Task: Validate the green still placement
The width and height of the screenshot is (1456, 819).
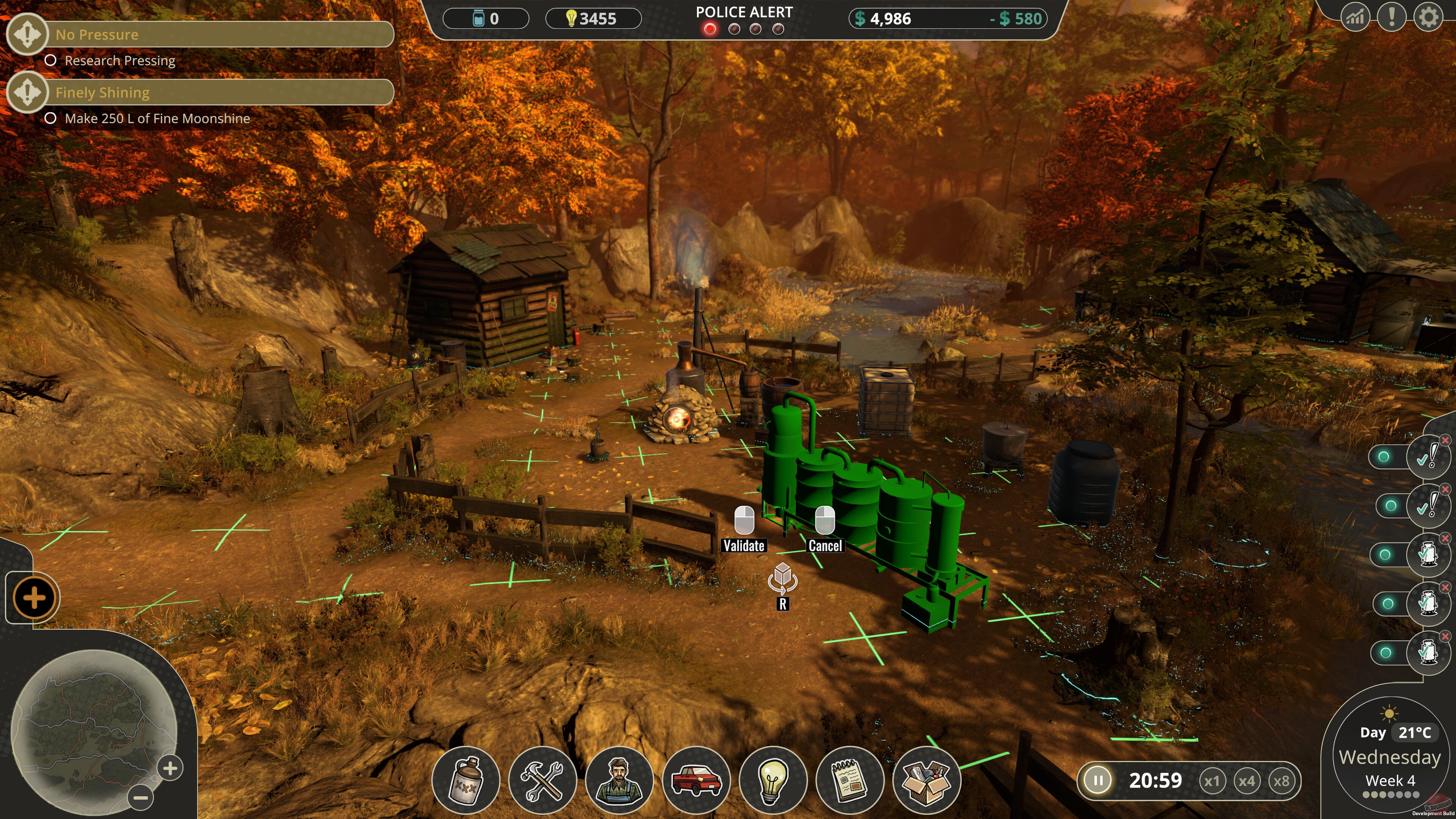Action: coord(744,529)
